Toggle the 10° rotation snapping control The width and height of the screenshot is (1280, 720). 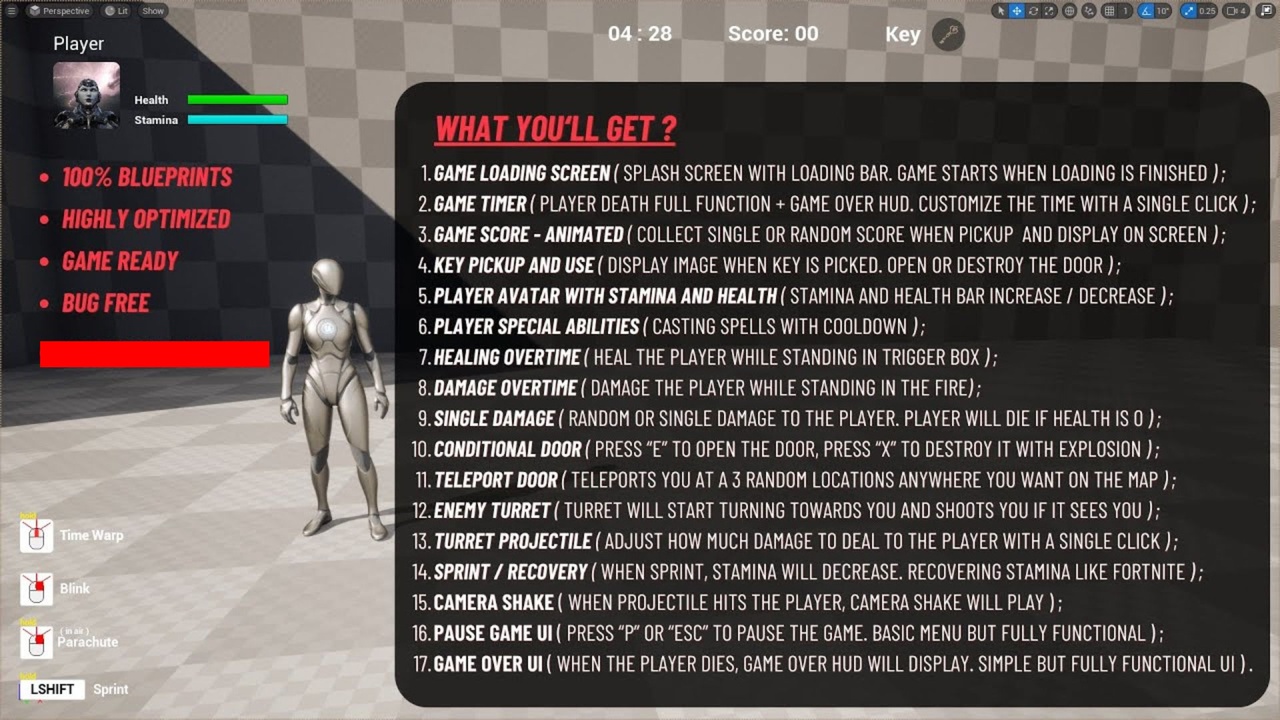[x=1160, y=10]
